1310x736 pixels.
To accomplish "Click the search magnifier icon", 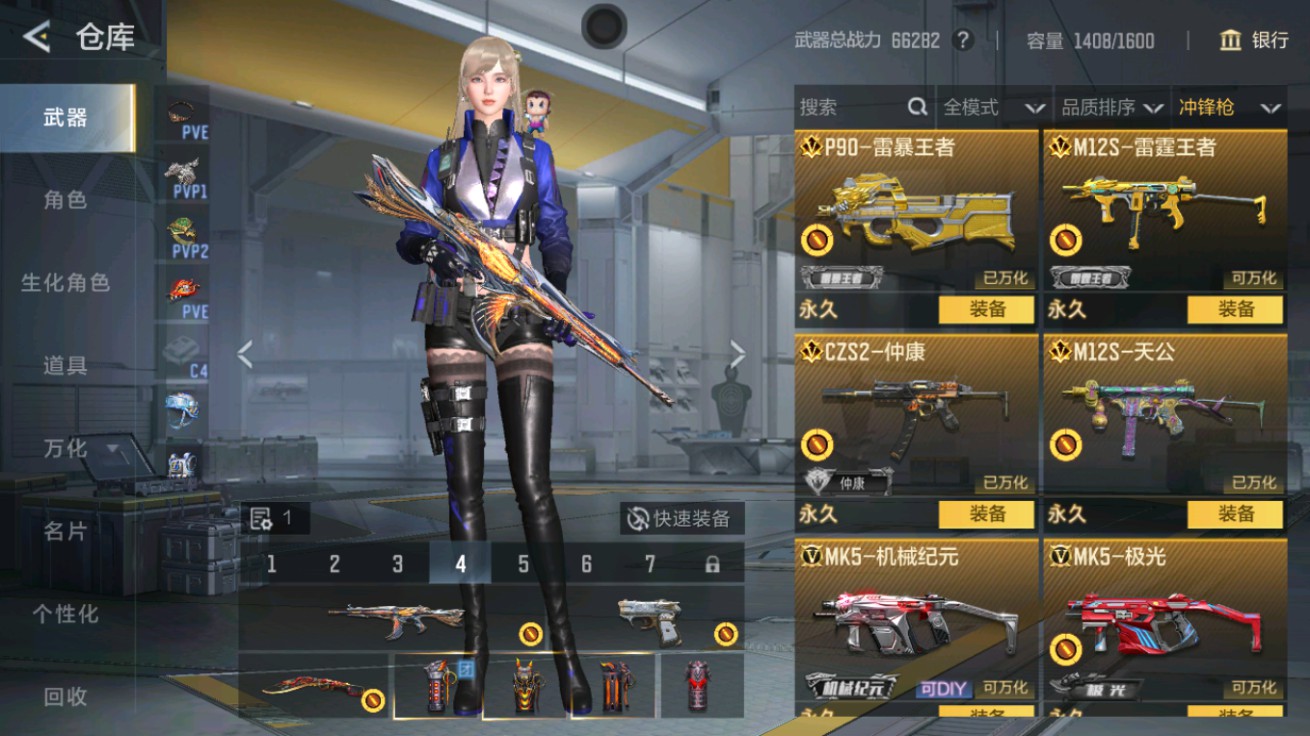I will [916, 107].
